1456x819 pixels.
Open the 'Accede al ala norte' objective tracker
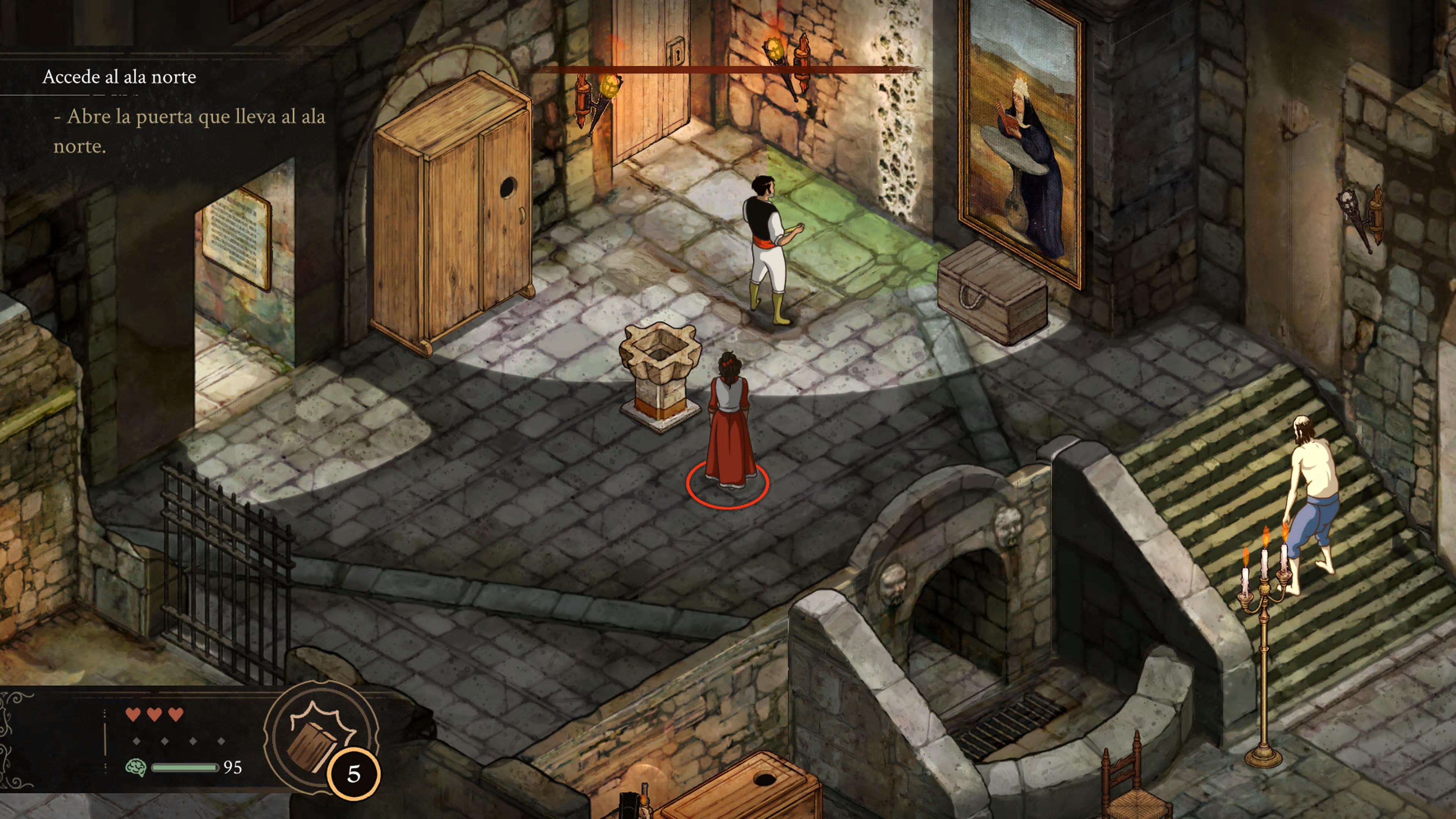tap(119, 77)
